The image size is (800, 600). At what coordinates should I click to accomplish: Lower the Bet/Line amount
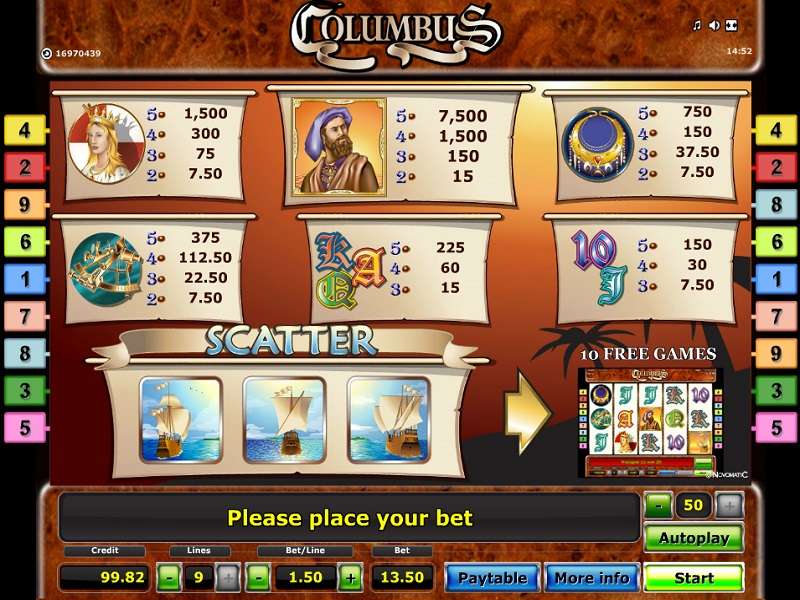pyautogui.click(x=259, y=577)
